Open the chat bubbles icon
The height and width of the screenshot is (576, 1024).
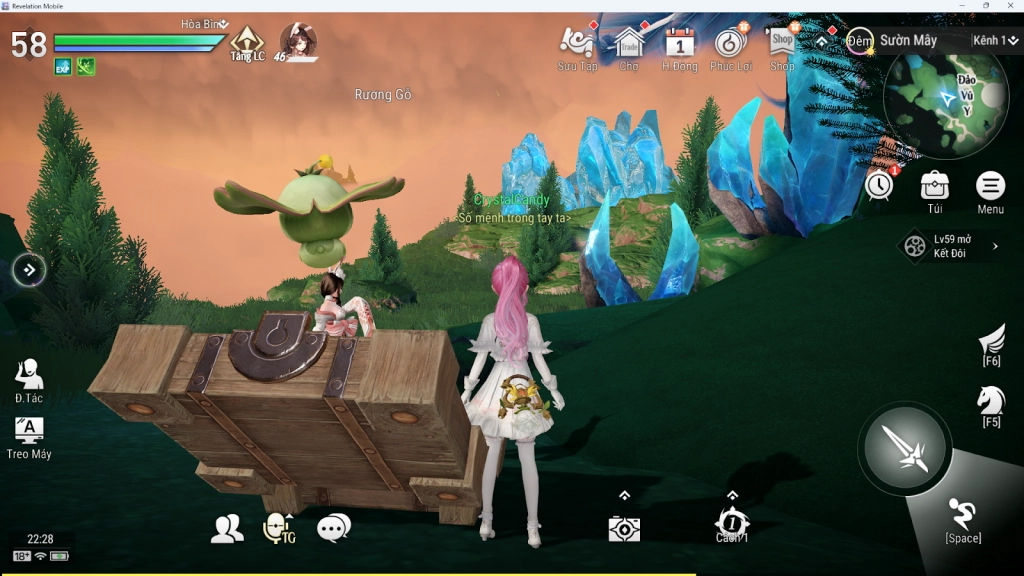pos(333,528)
